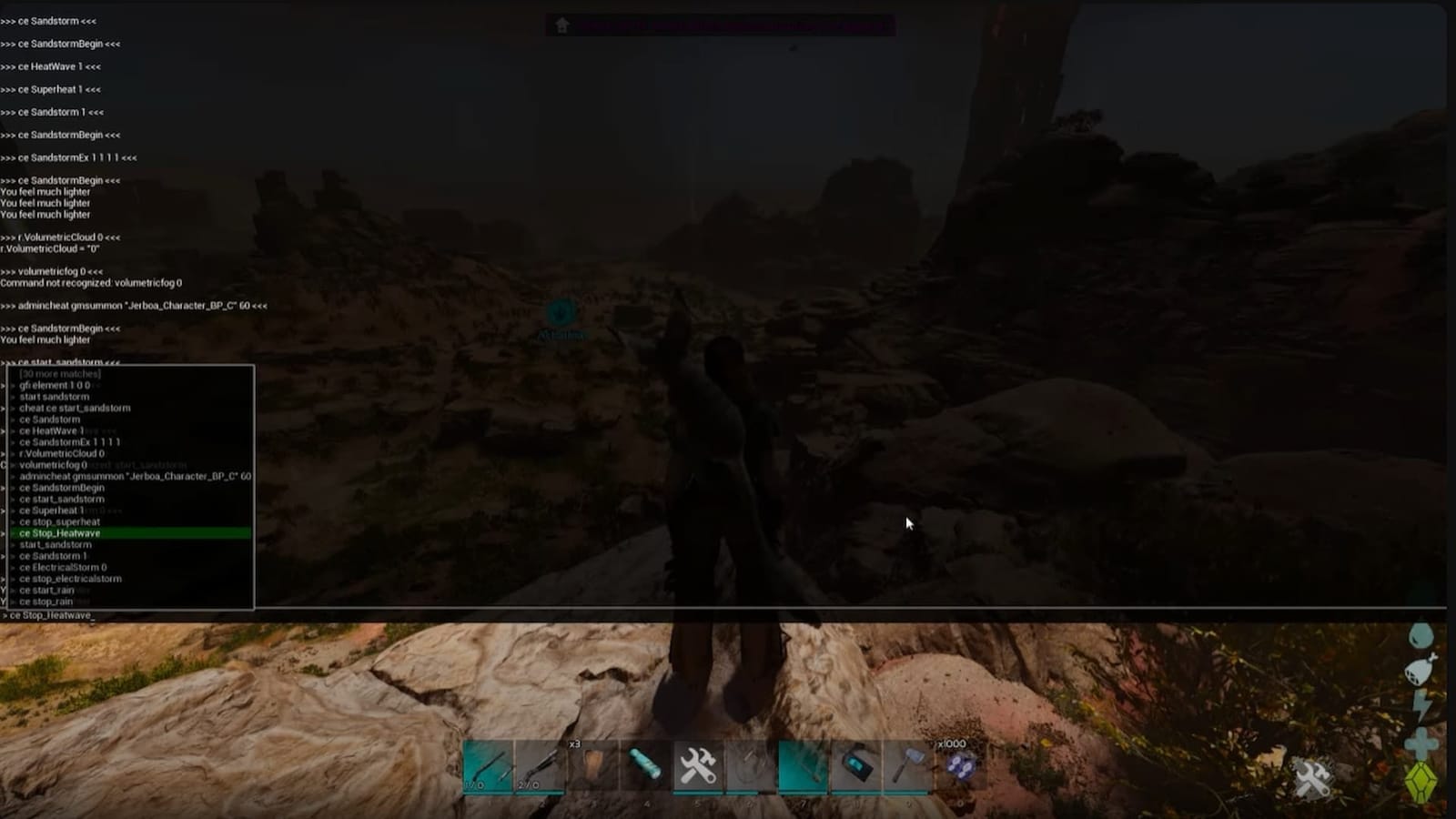Select the repair tools item in hotbar slot 5
Viewport: 1456px width, 819px height.
click(x=696, y=767)
